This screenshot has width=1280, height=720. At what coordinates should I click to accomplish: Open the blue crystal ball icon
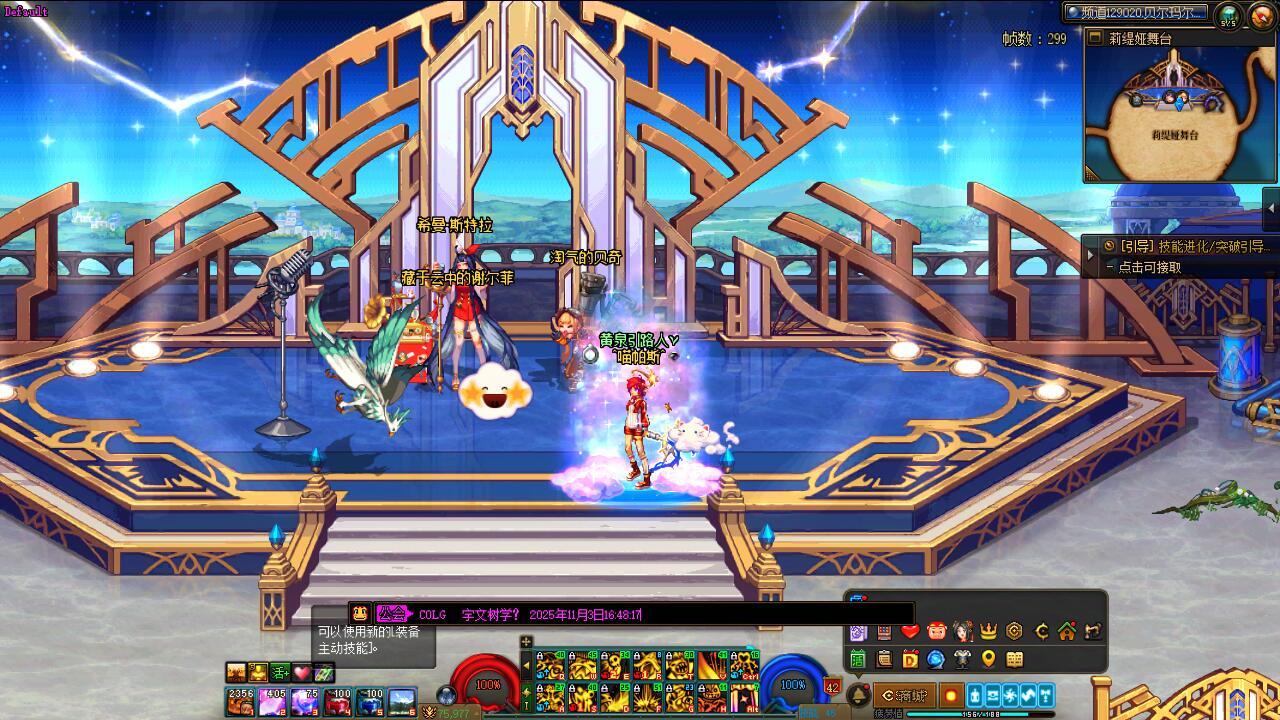936,659
